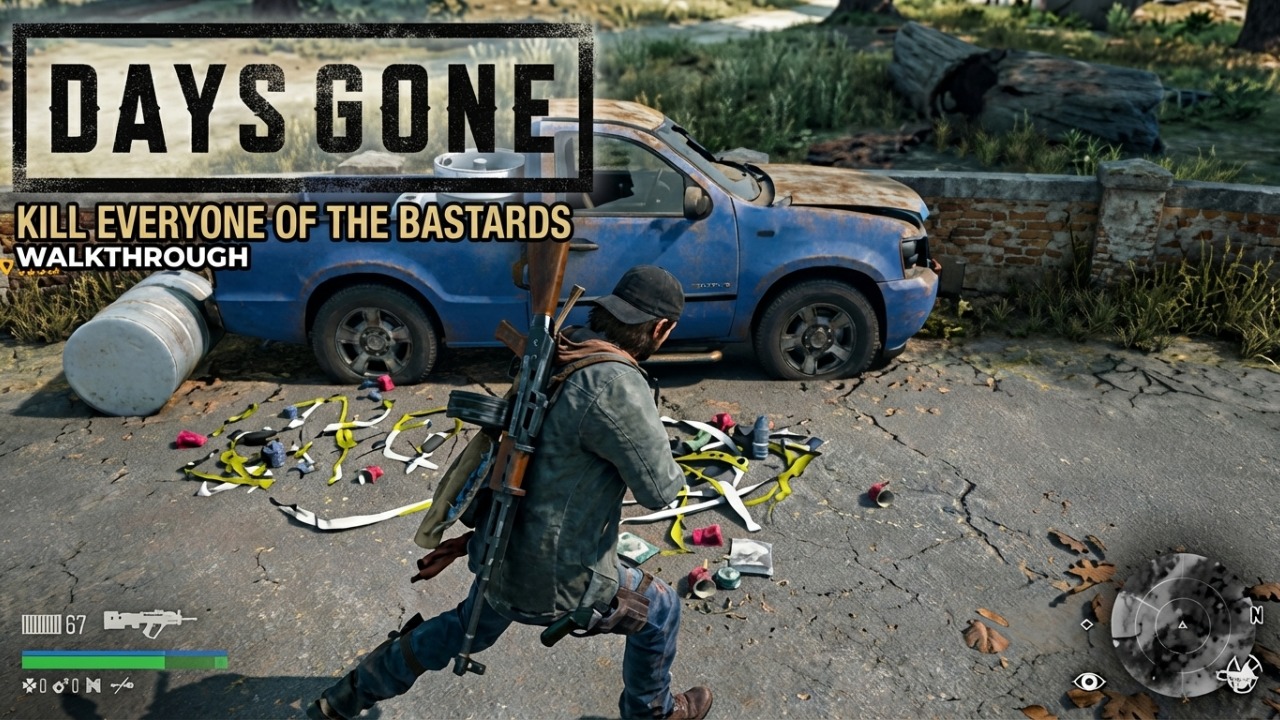Click the yellow objective arrow on left edge

coord(8,265)
